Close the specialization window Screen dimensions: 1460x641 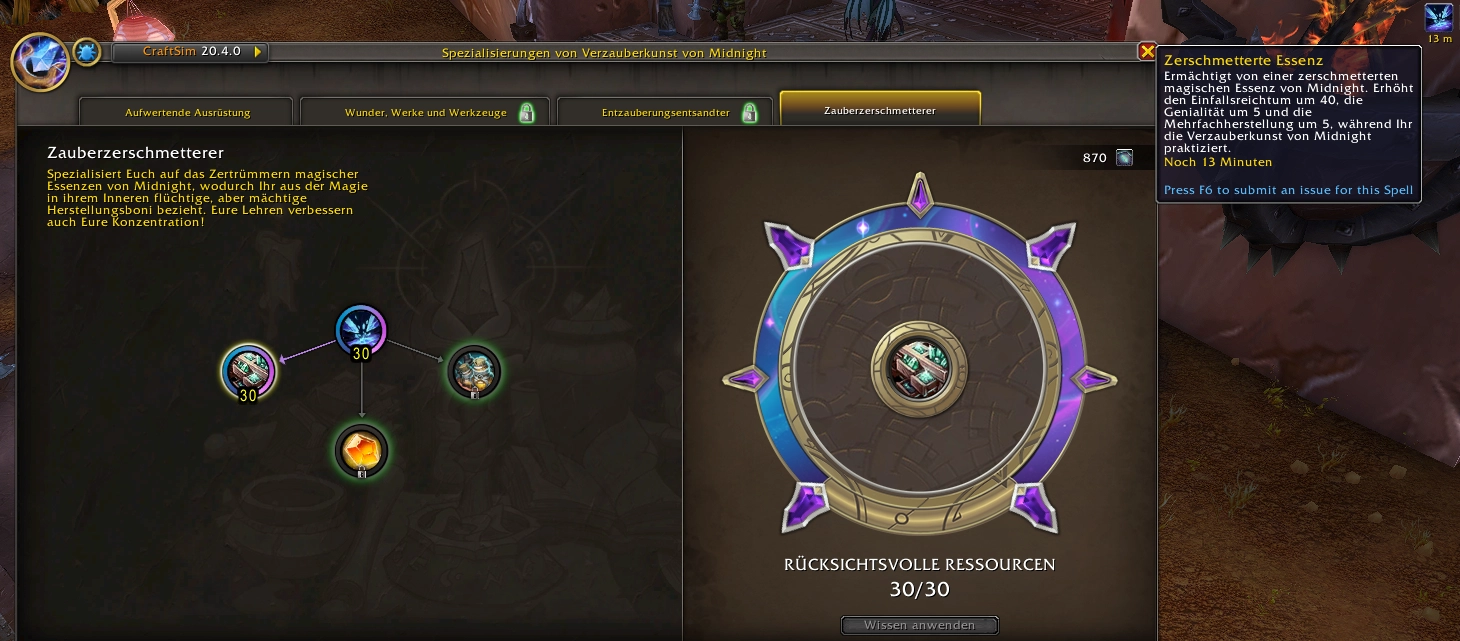[1146, 52]
